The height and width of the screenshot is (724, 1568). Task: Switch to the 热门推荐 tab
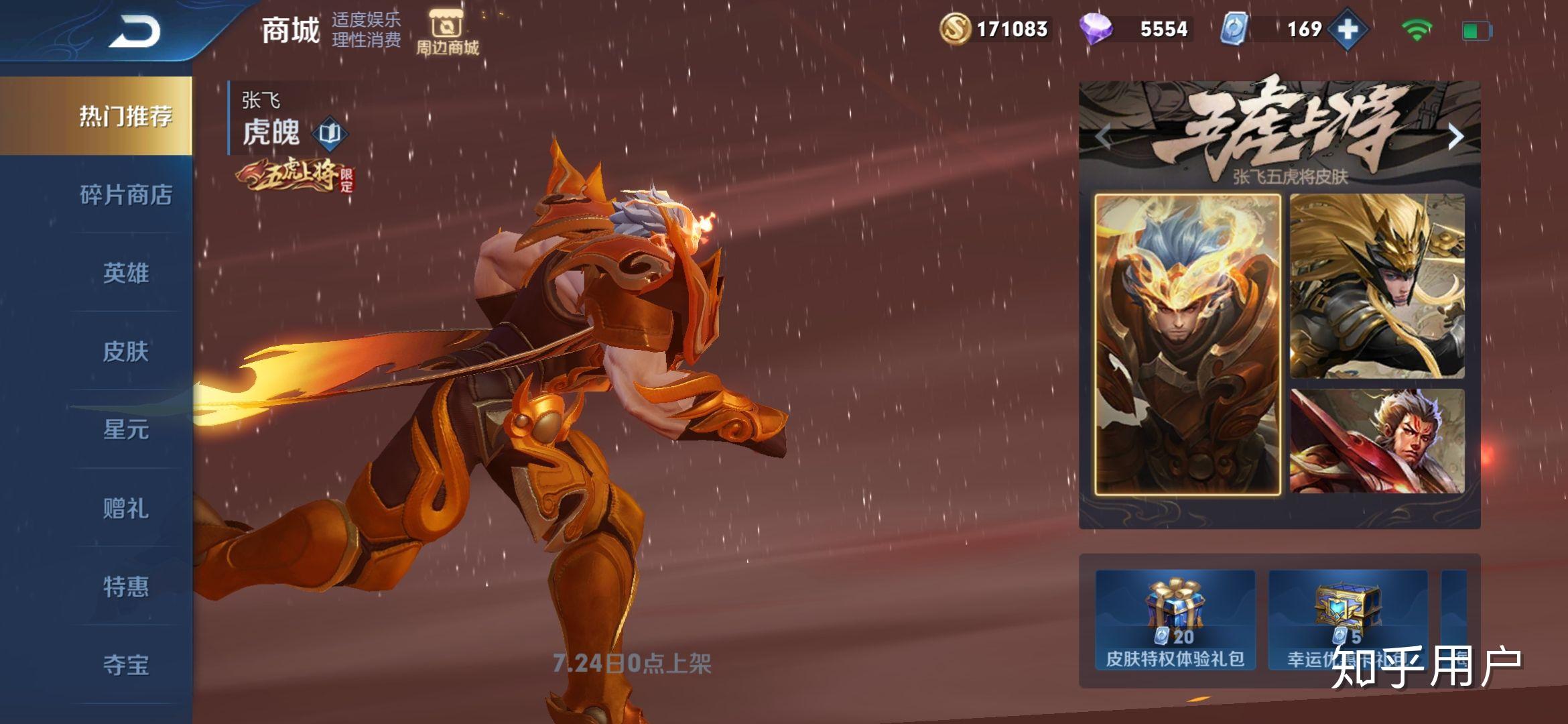pyautogui.click(x=125, y=116)
